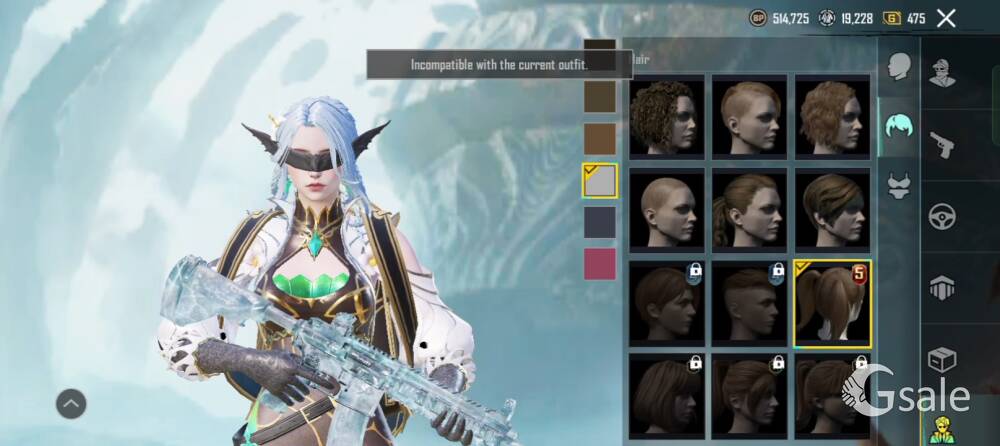Choose the low ponytail hair in the middle row
Viewport: 1000px width, 446px height.
coord(750,208)
